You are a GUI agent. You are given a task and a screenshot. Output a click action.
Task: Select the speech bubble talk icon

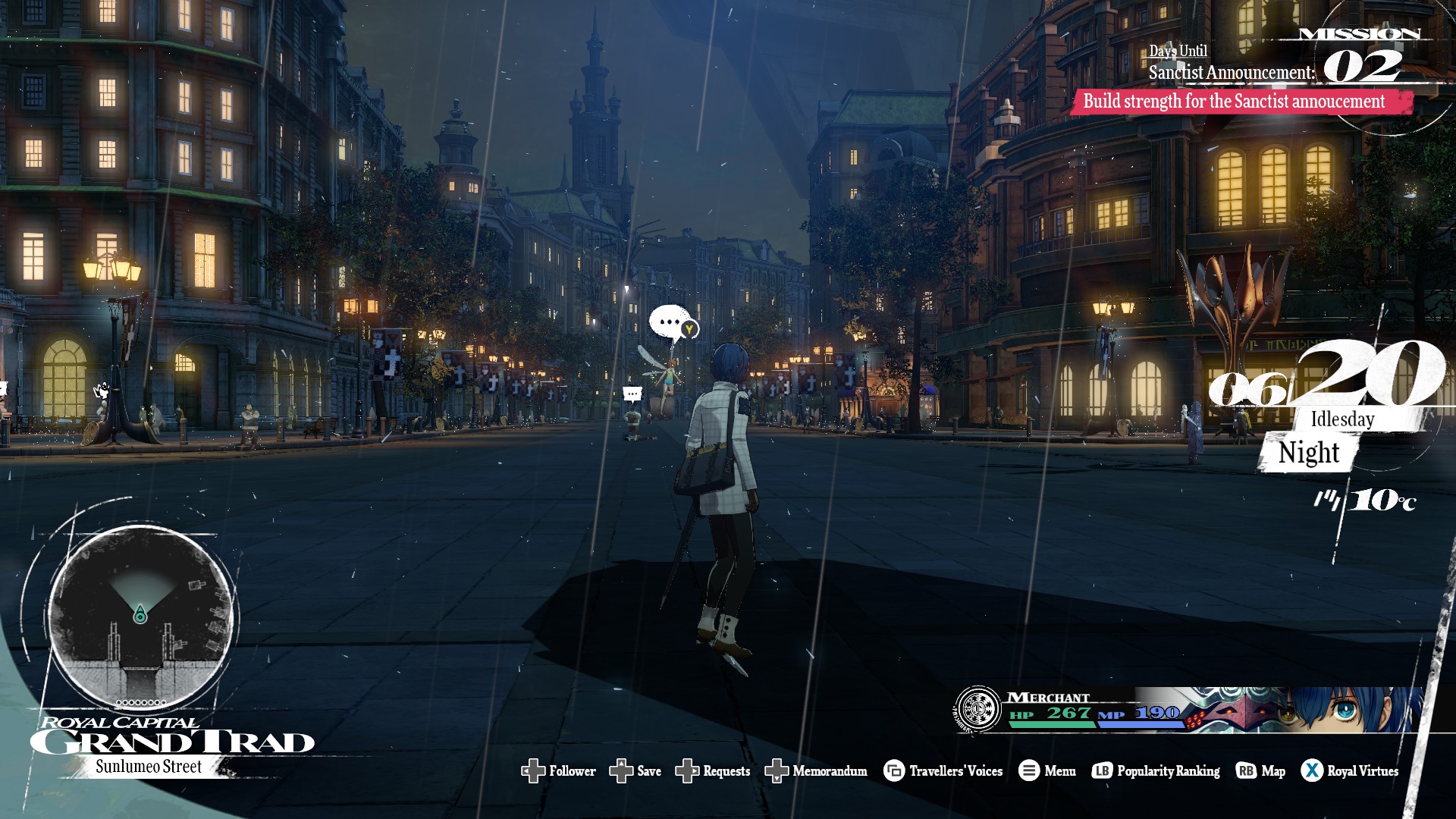pos(672,324)
